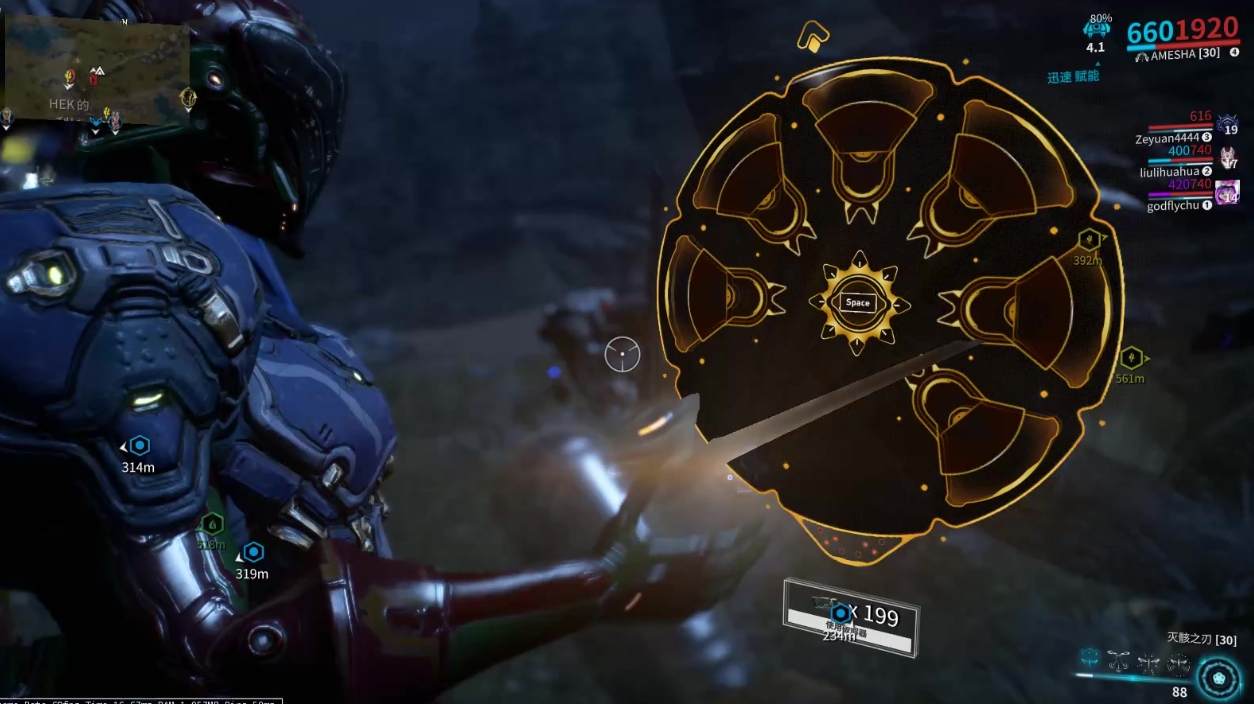Click the chevron arrow above the gear wheel

813,38
